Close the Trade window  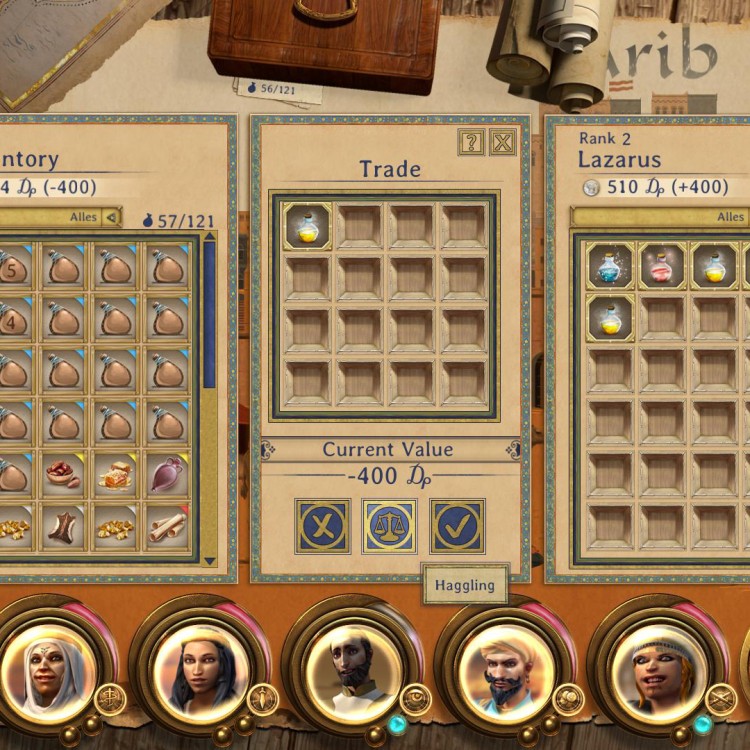(502, 143)
